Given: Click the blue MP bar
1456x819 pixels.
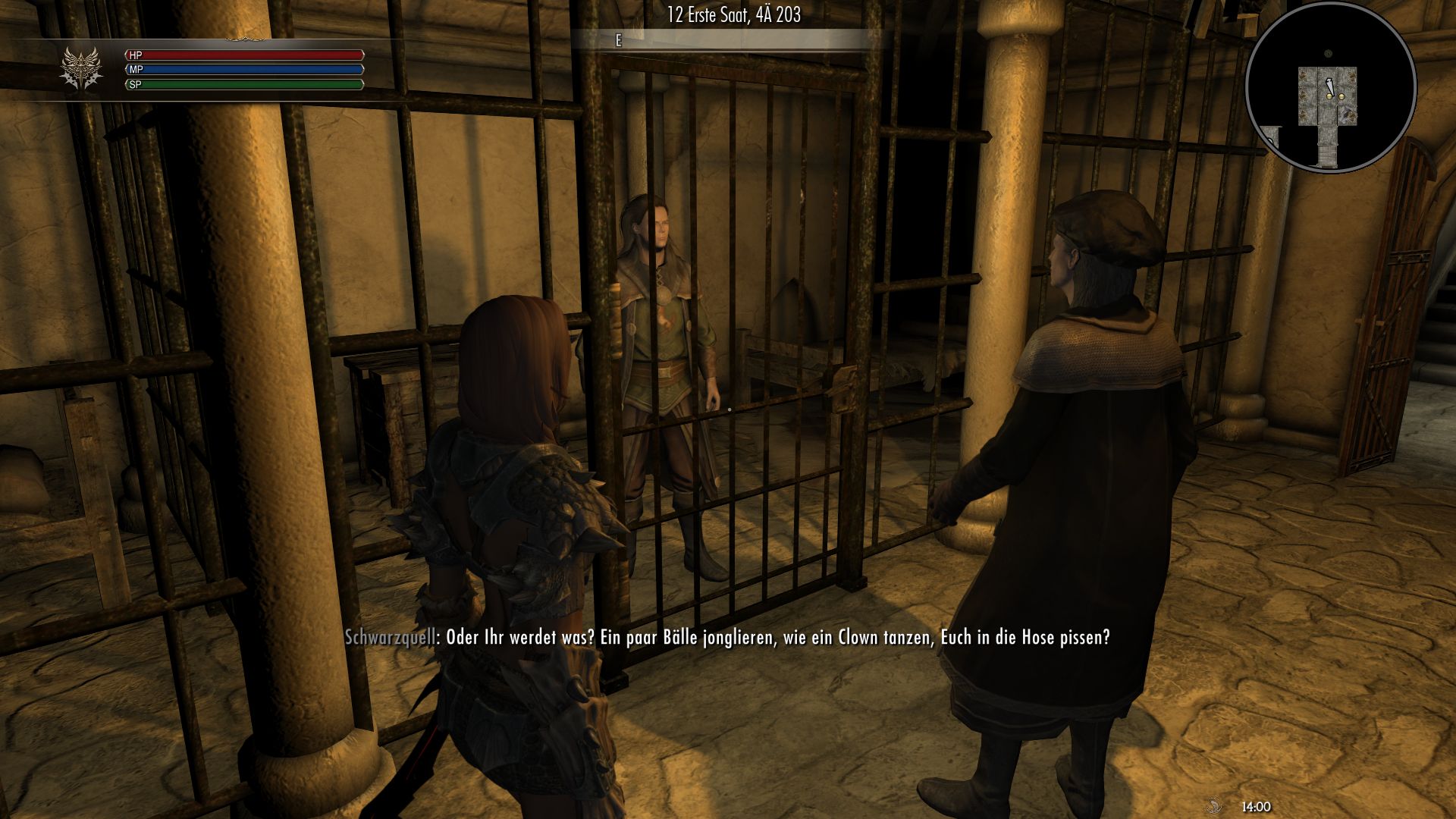Looking at the screenshot, I should click(258, 70).
